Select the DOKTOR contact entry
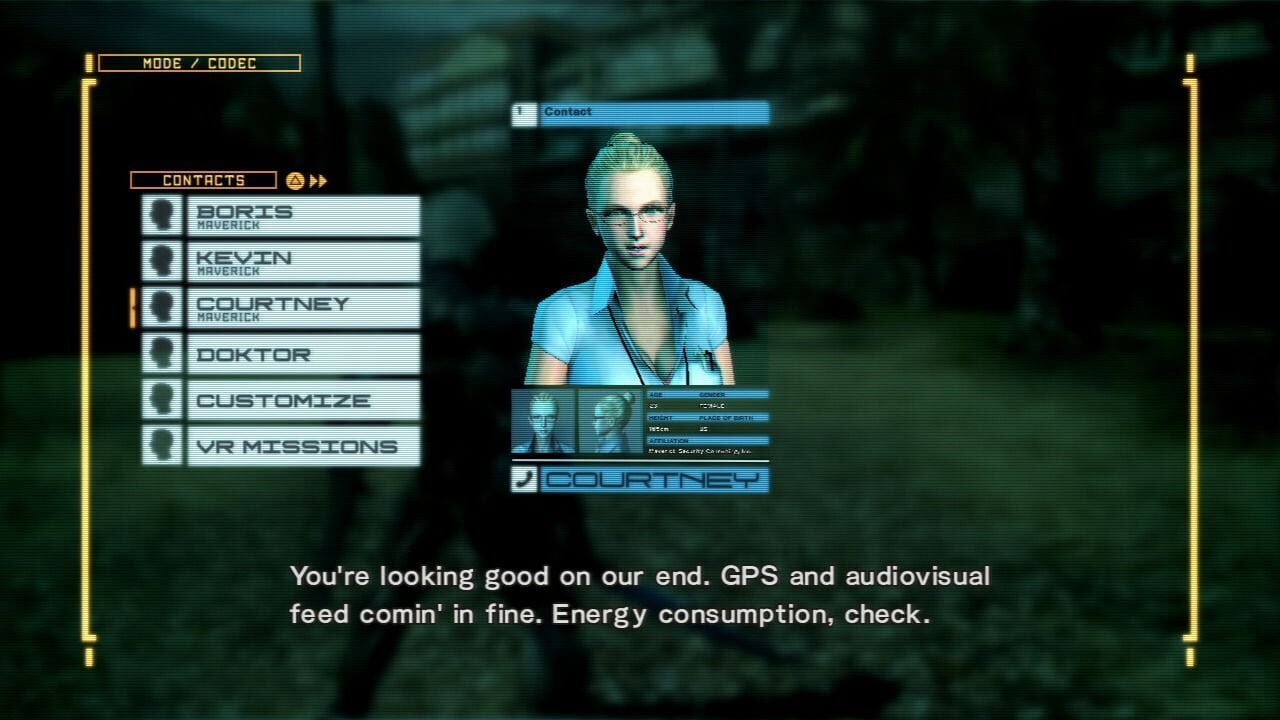 pos(300,353)
